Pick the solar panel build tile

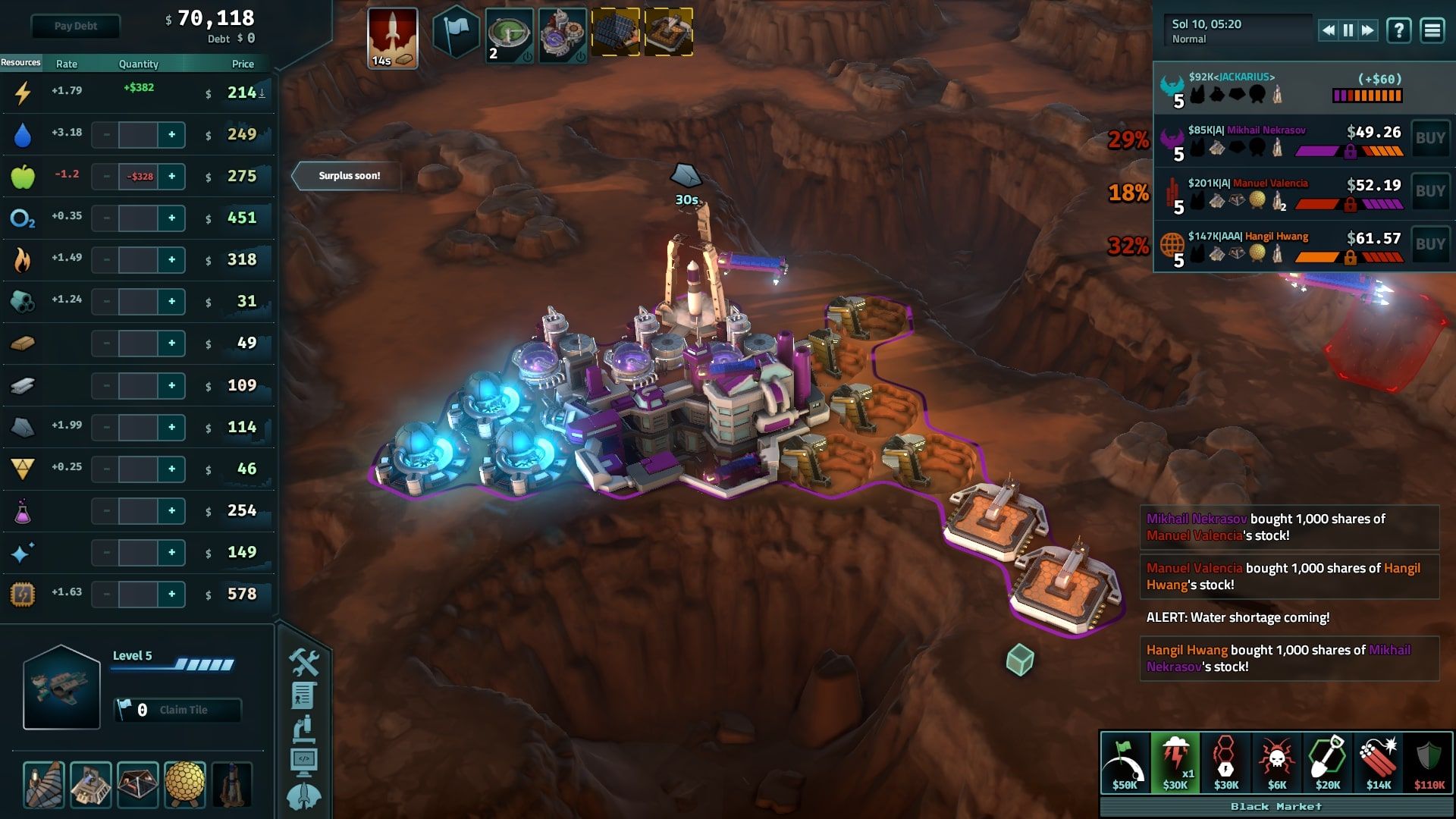[x=616, y=32]
